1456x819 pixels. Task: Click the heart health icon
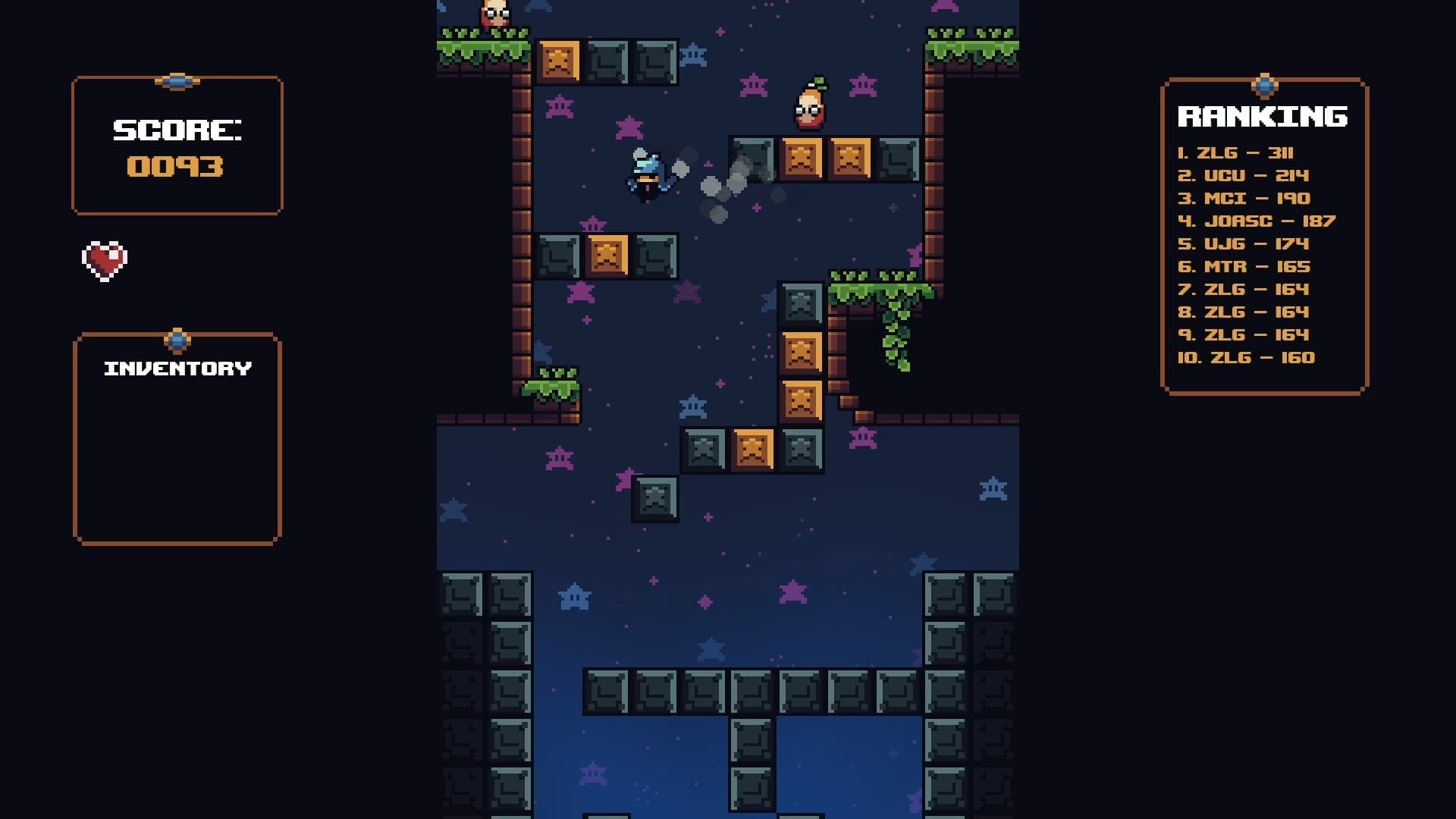105,262
